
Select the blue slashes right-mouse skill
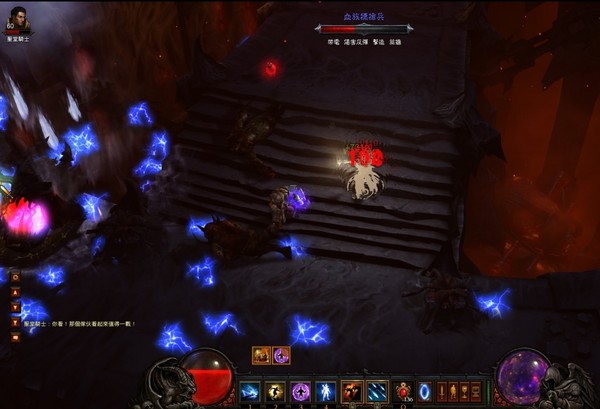click(x=376, y=391)
